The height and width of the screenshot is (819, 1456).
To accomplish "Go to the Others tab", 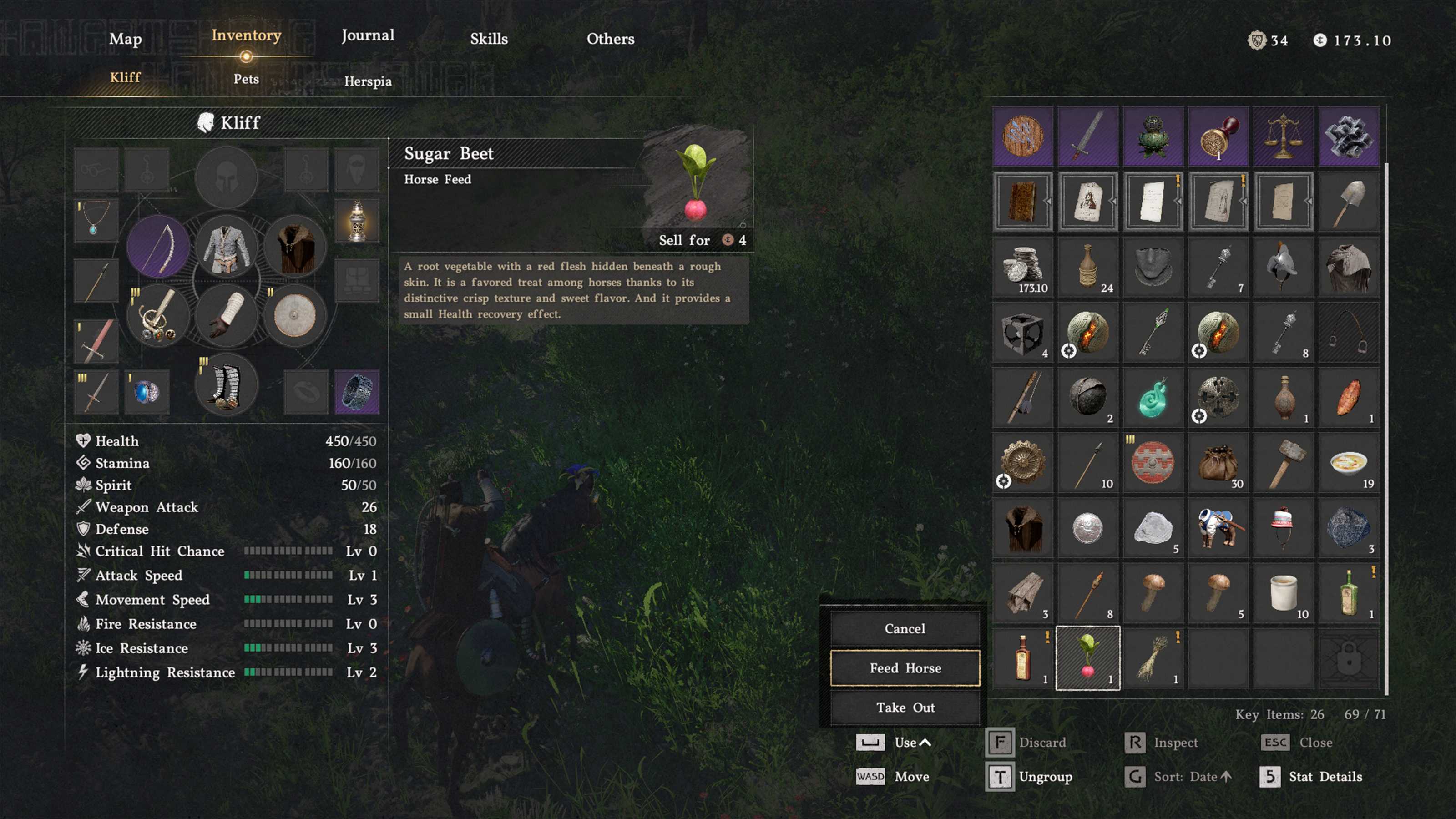I will point(611,39).
